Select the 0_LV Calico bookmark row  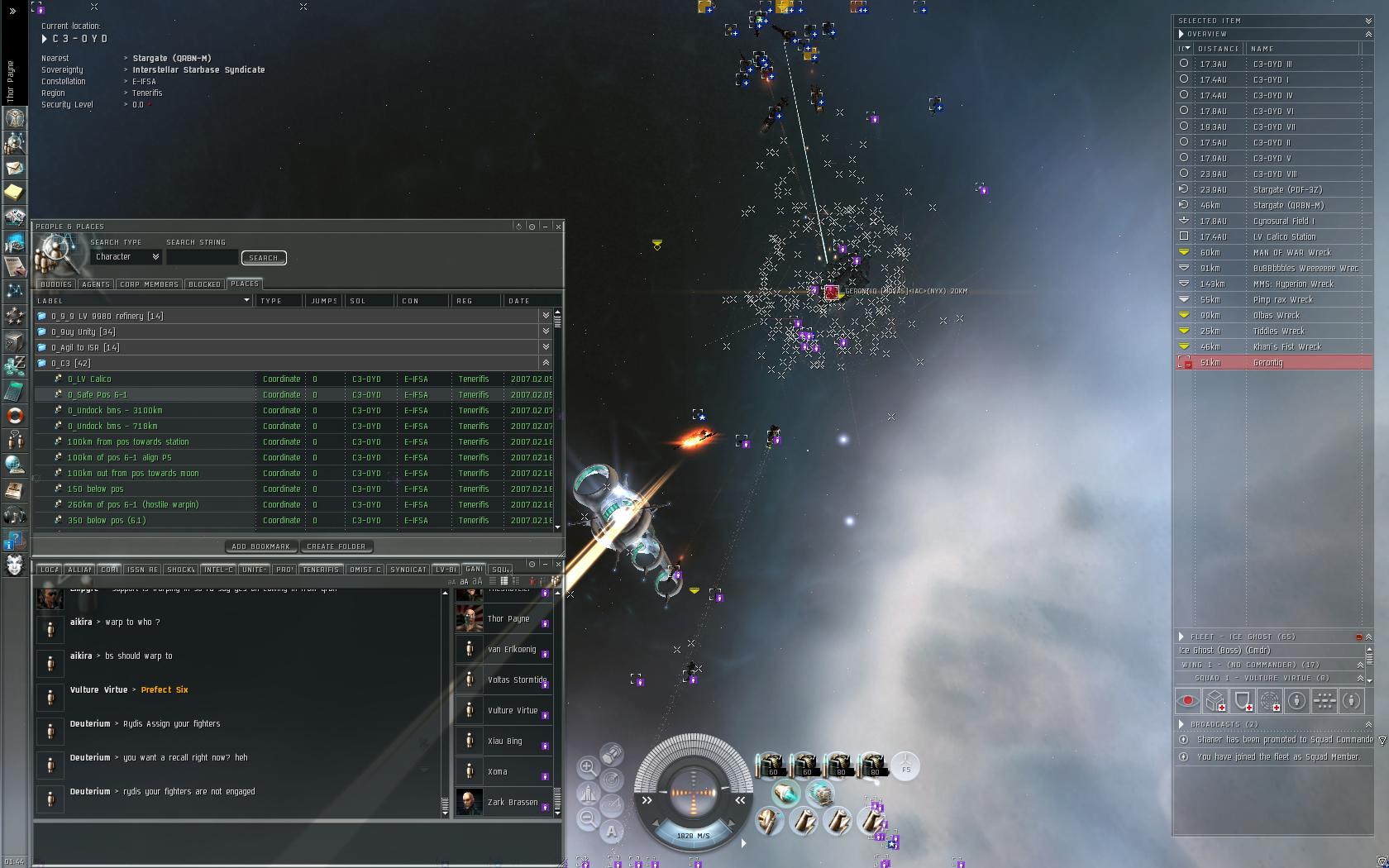point(89,379)
